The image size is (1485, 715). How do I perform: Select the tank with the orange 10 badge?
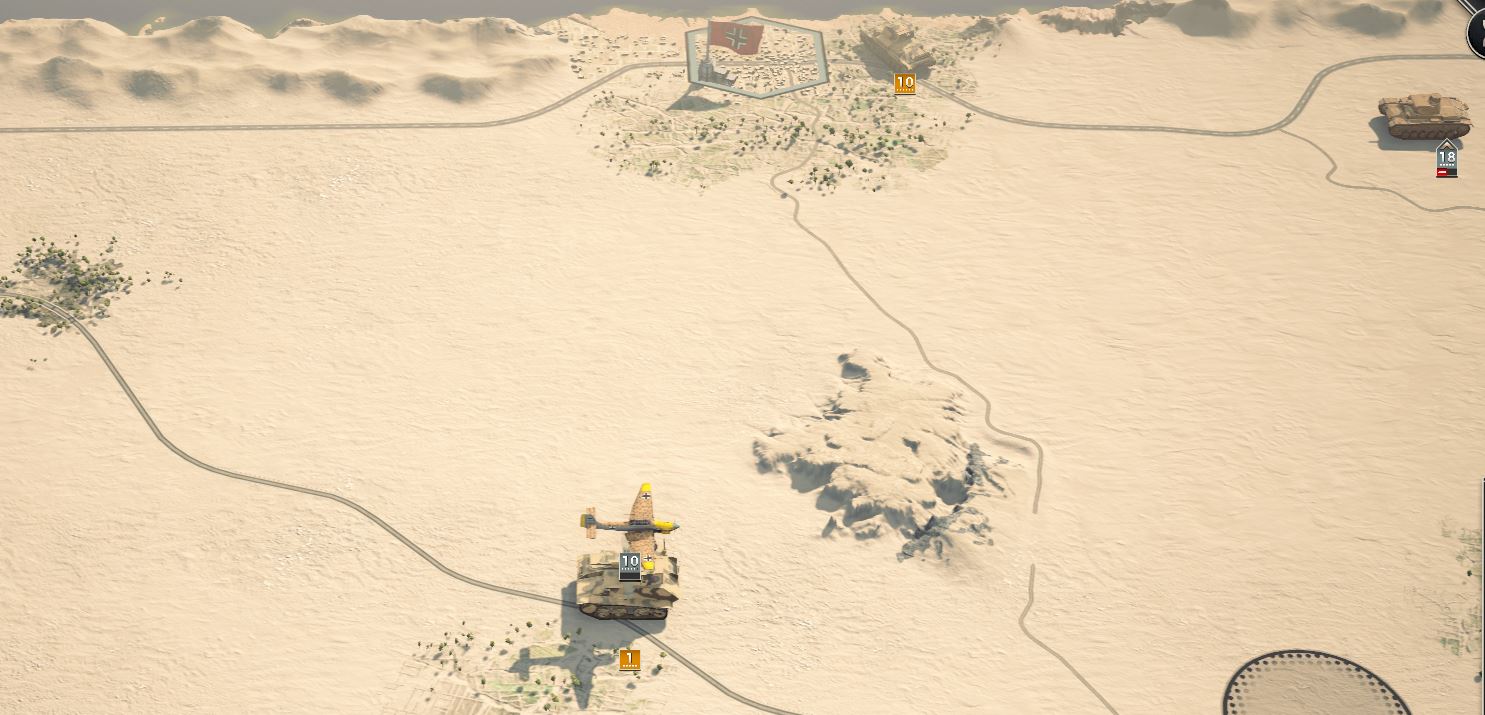[896, 49]
